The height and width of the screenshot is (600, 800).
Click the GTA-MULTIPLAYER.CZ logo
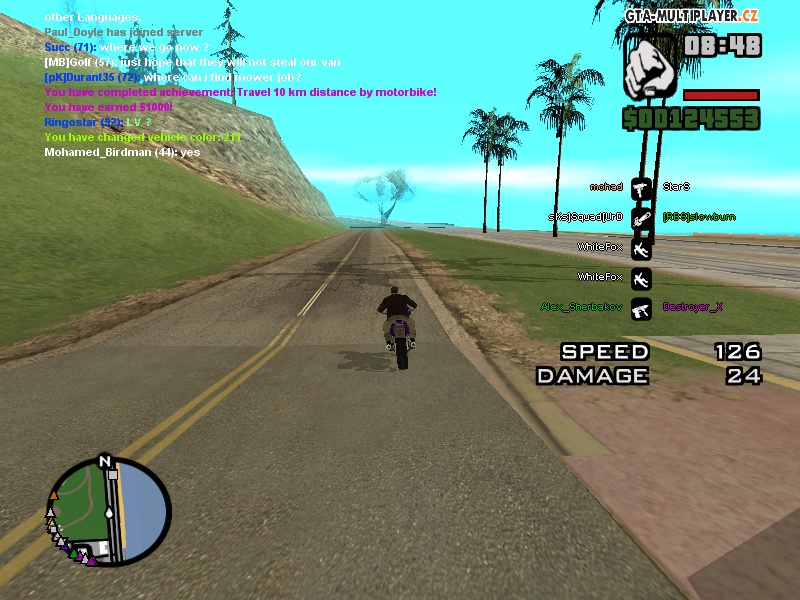[691, 15]
